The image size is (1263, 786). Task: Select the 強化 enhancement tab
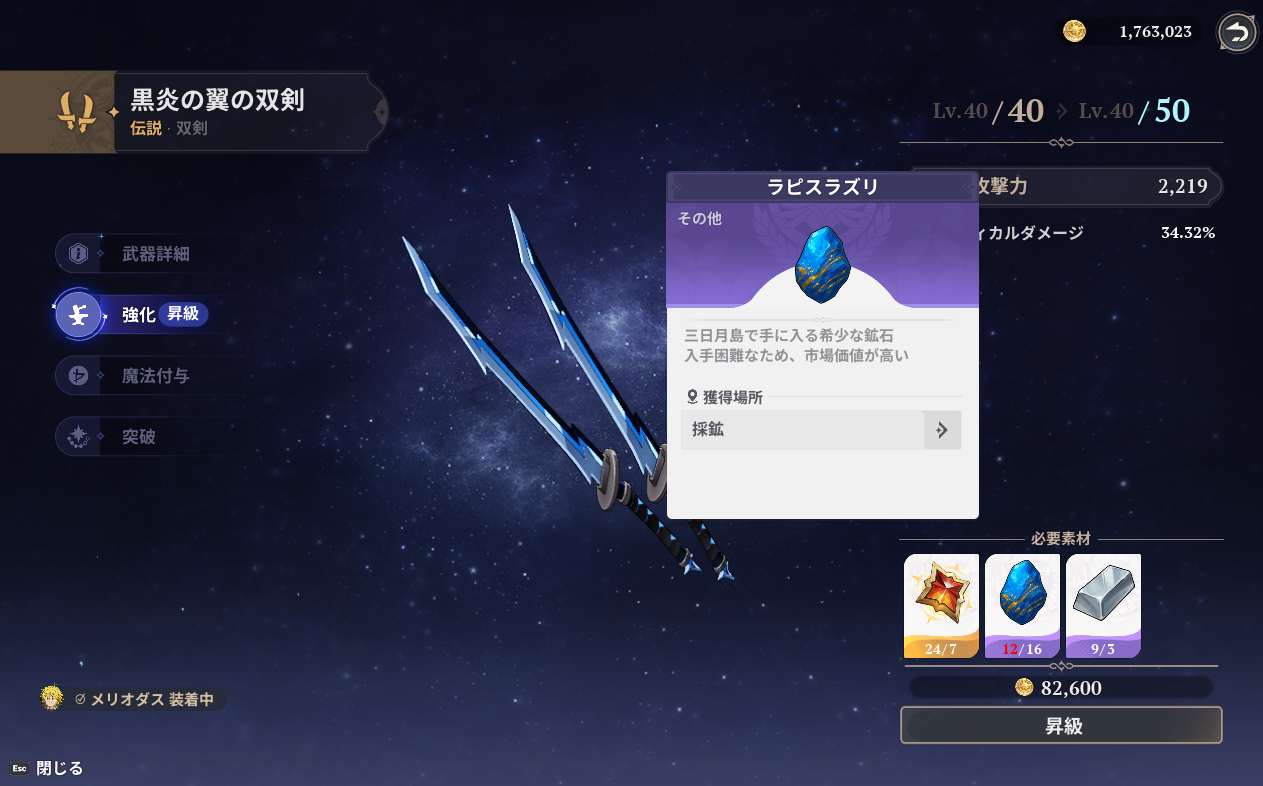[138, 315]
